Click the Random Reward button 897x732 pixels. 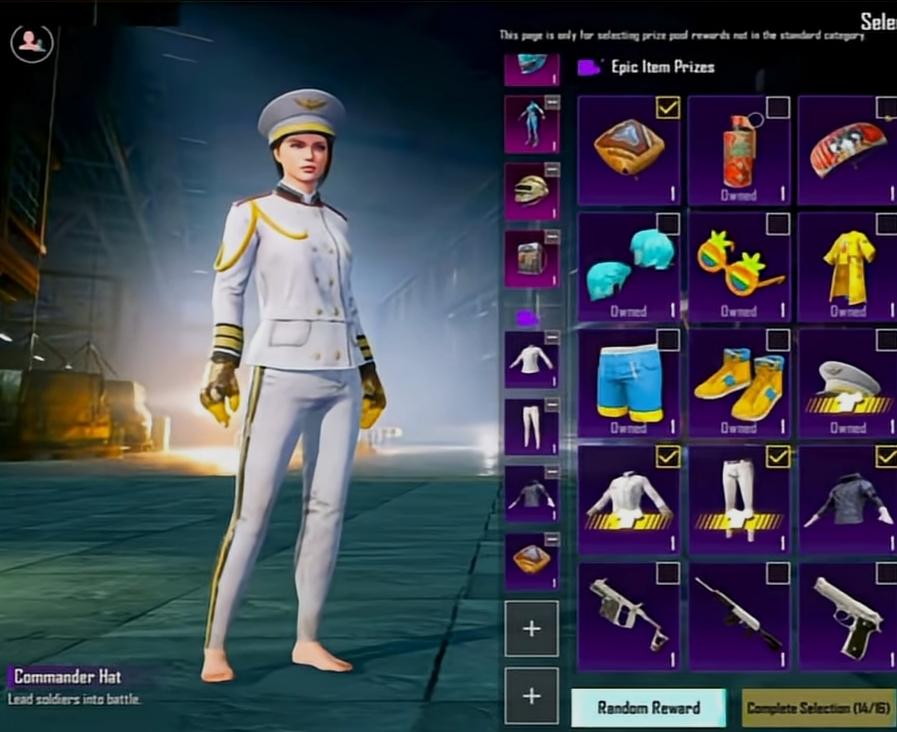coord(649,707)
